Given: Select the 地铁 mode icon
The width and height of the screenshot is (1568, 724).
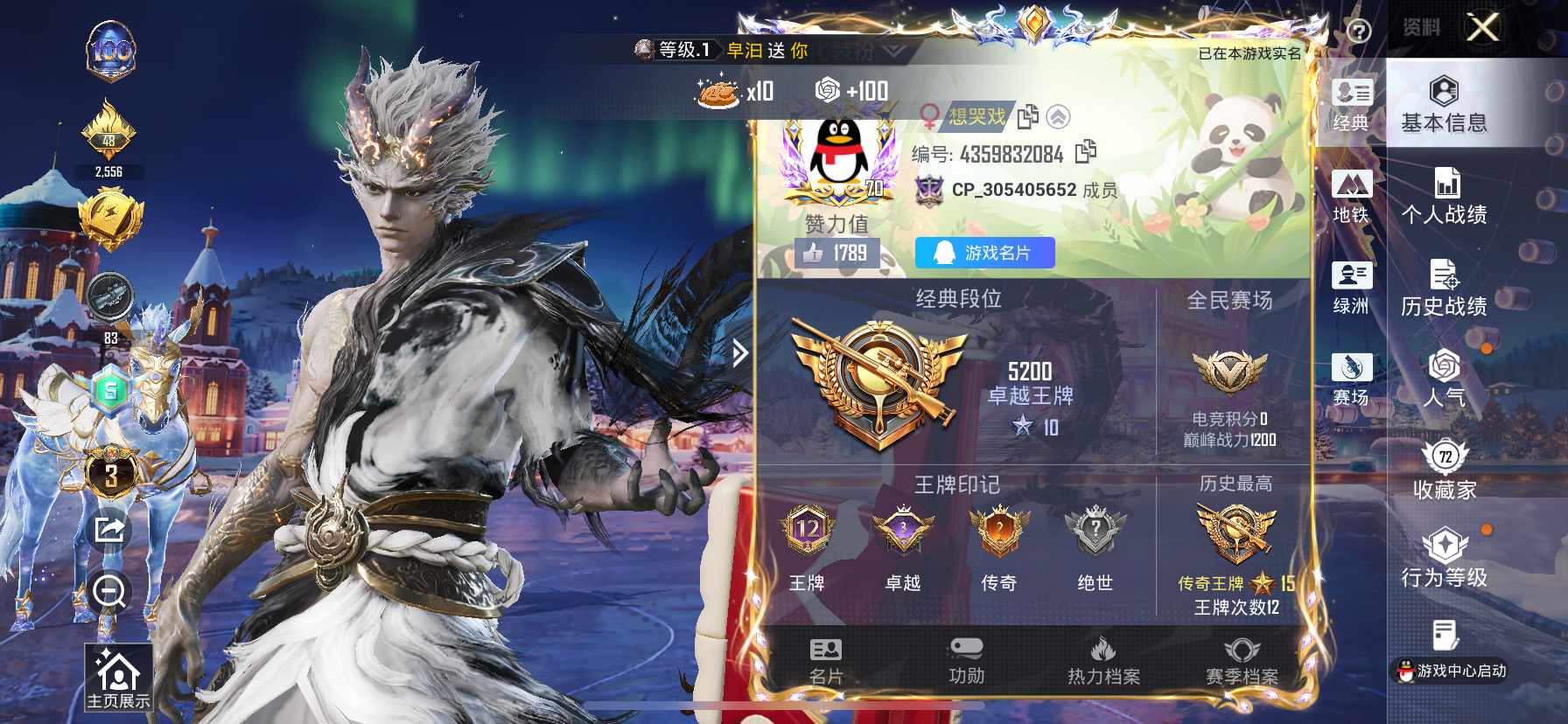Looking at the screenshot, I should tap(1350, 192).
